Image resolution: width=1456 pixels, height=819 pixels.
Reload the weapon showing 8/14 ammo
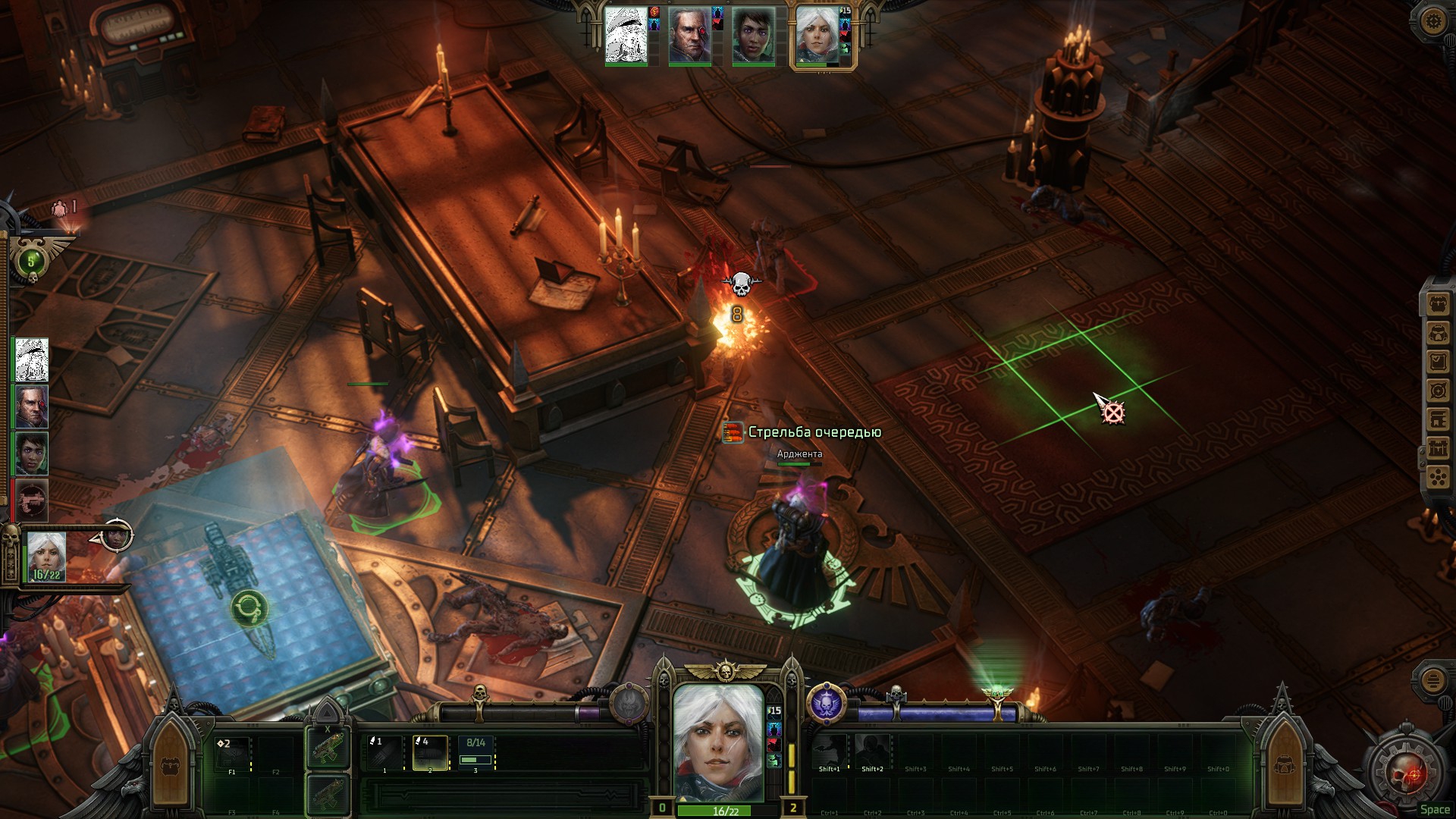[476, 752]
